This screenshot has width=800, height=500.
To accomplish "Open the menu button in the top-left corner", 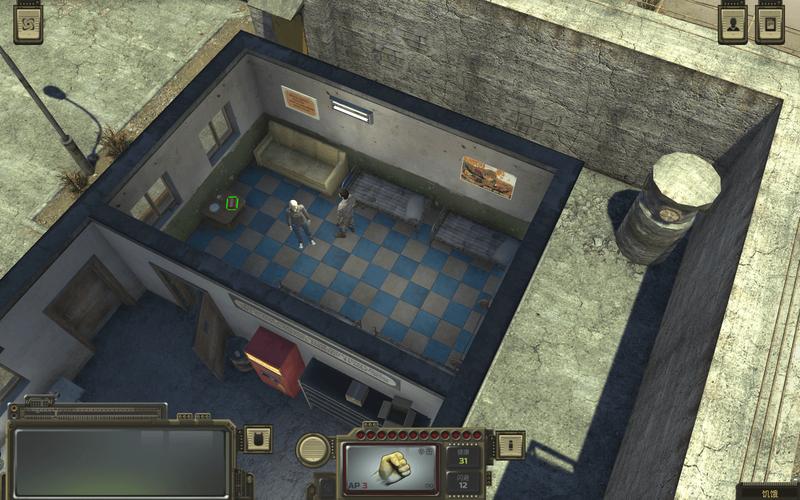I will click(28, 24).
